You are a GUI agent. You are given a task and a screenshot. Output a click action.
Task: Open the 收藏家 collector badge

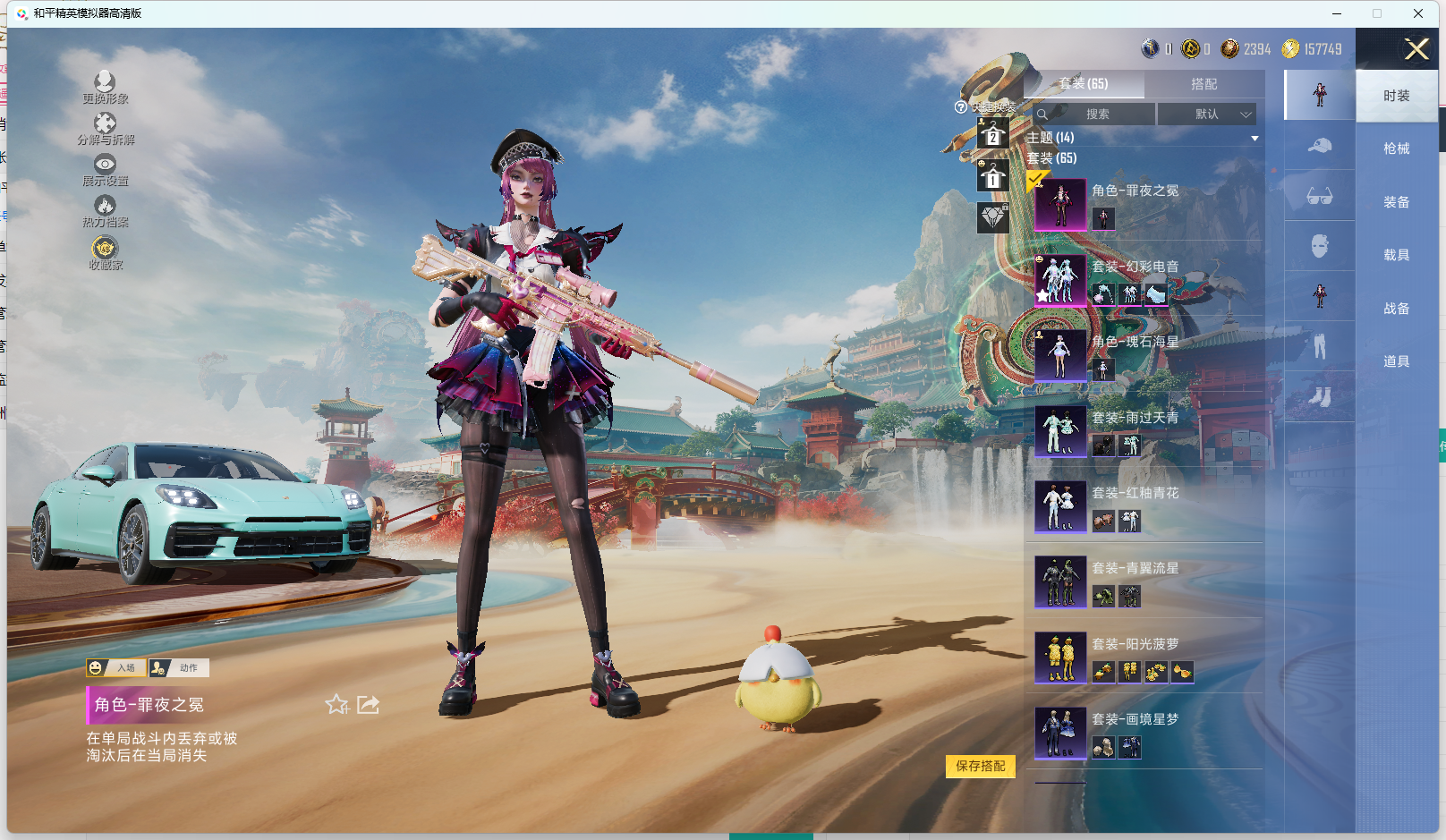point(105,252)
